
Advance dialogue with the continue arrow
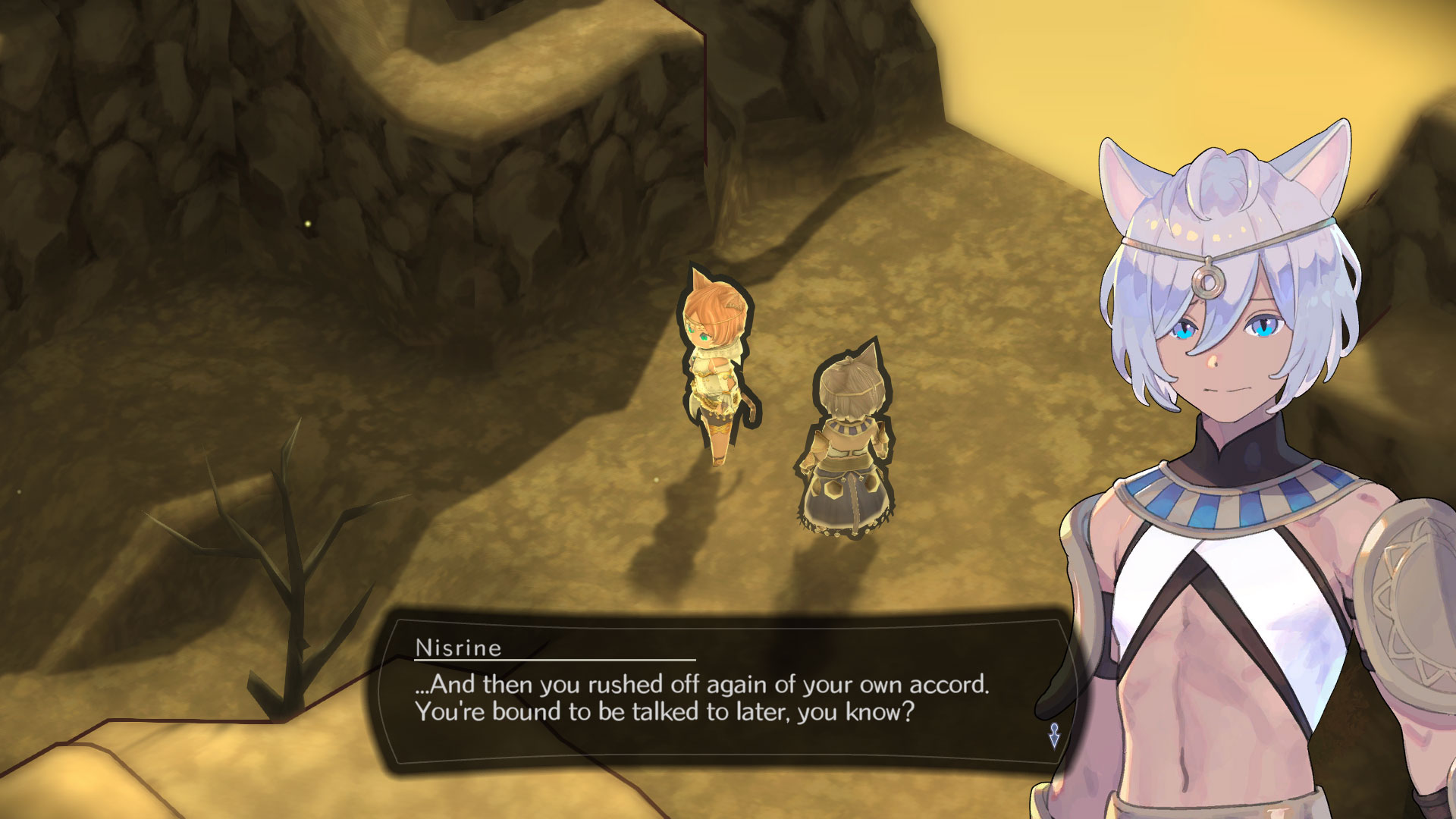1054,735
